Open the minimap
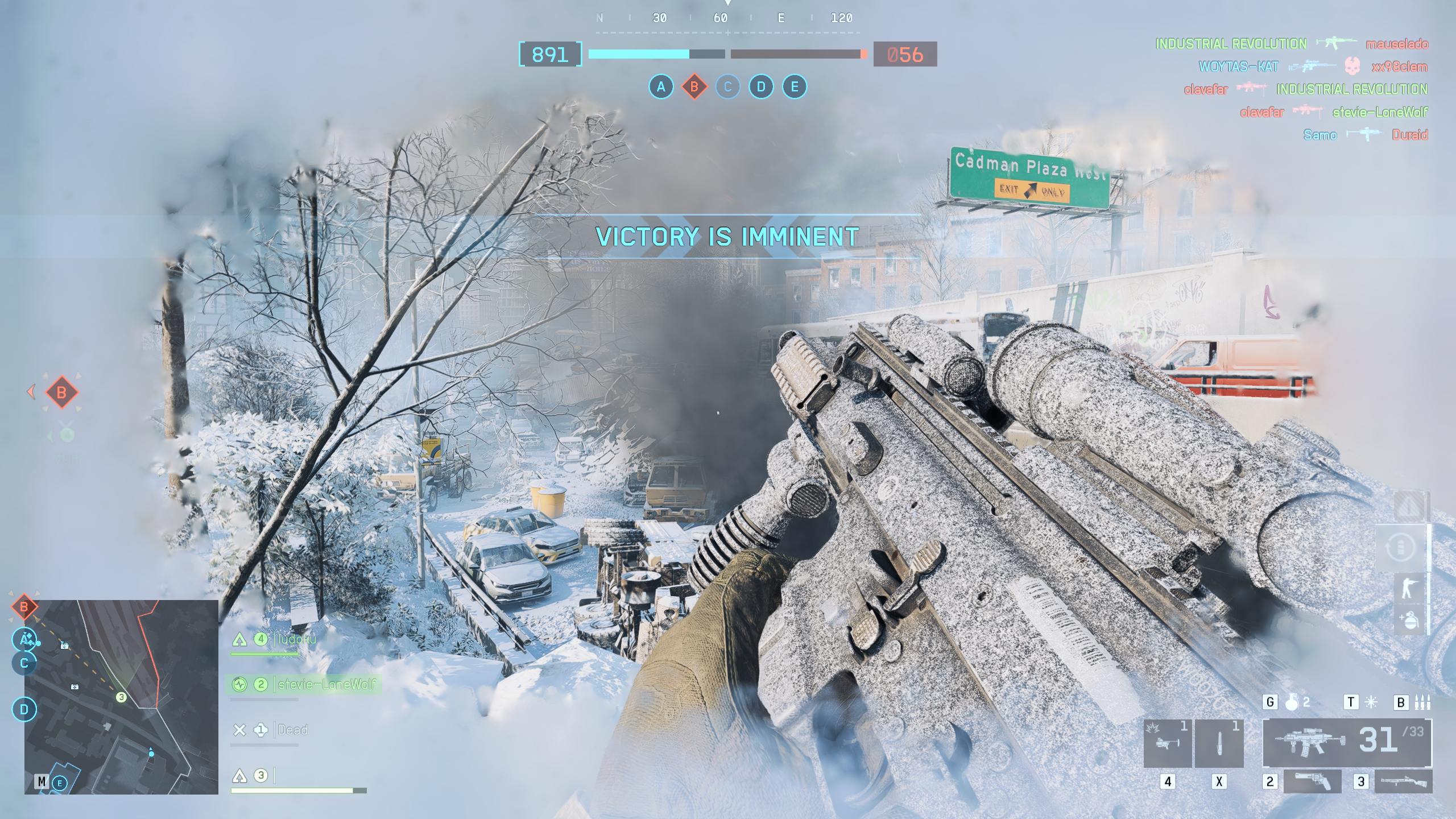 click(121, 697)
